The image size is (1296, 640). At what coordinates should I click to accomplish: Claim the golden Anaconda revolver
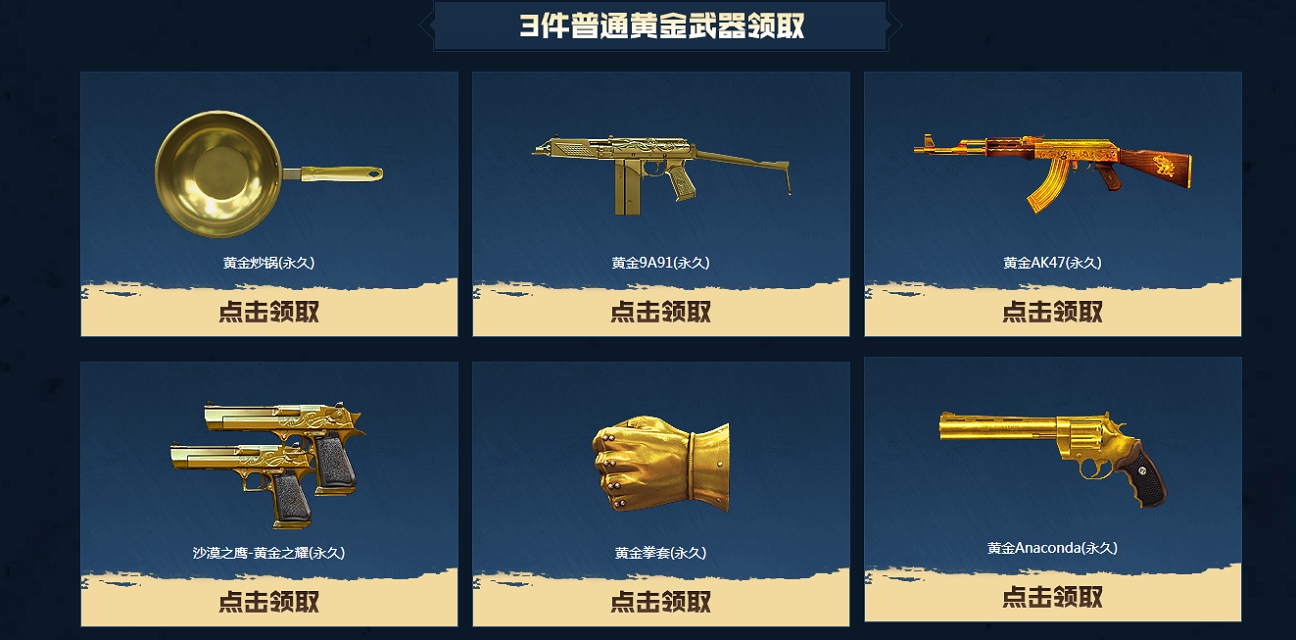pyautogui.click(x=1053, y=597)
